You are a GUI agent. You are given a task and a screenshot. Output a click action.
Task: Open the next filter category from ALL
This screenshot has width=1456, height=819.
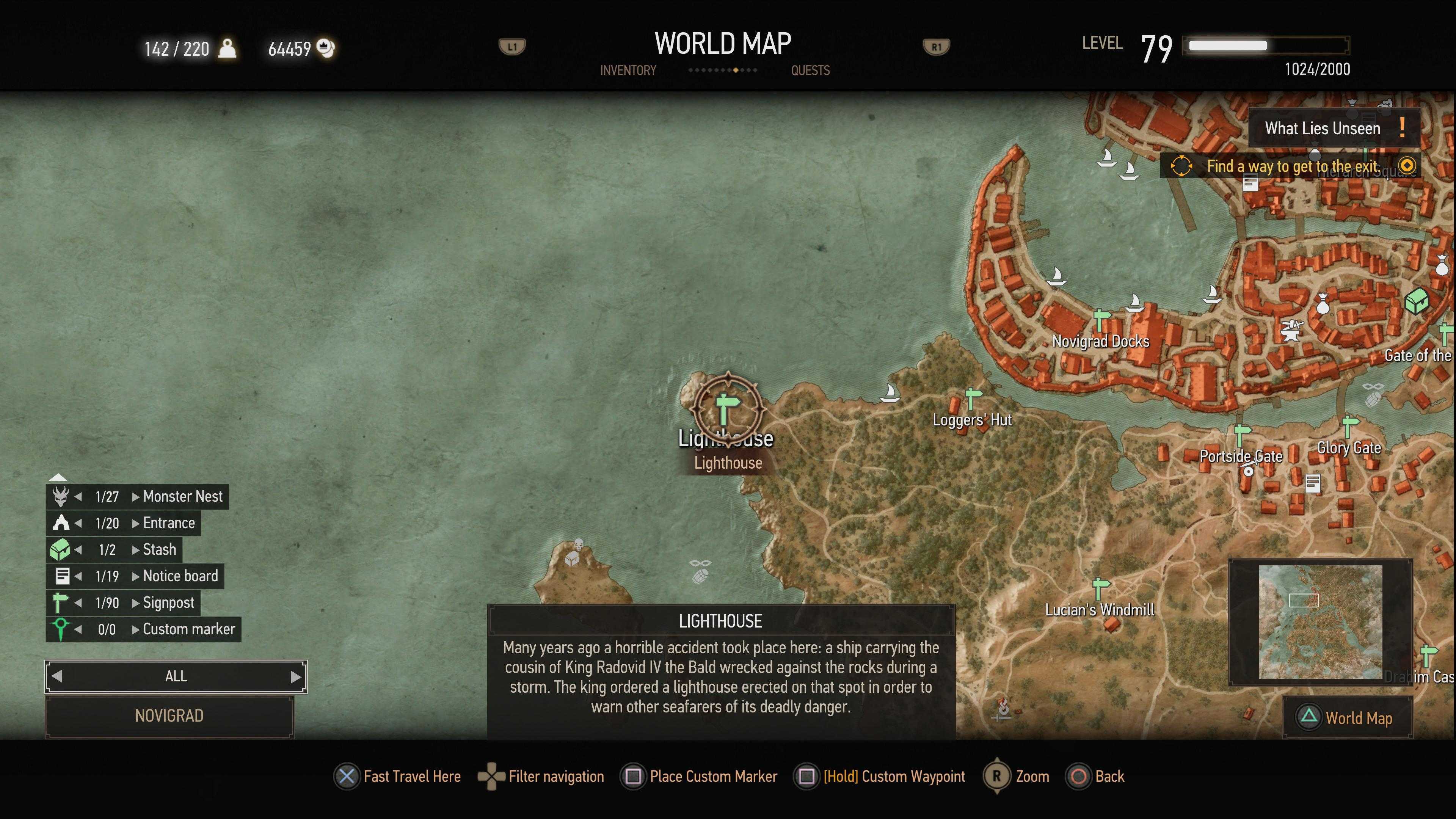coord(294,676)
